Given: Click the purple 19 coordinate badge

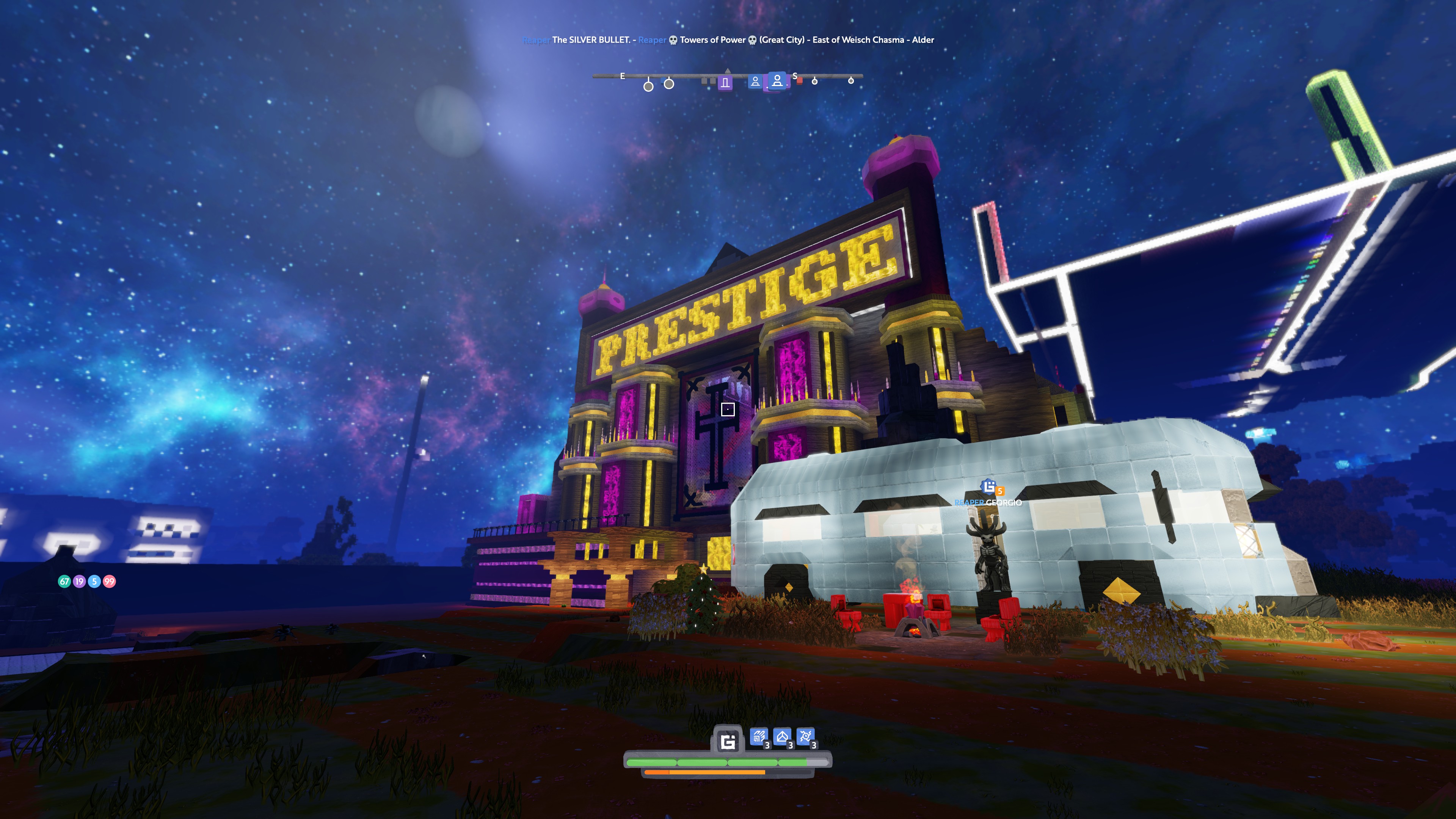Looking at the screenshot, I should click(x=79, y=581).
